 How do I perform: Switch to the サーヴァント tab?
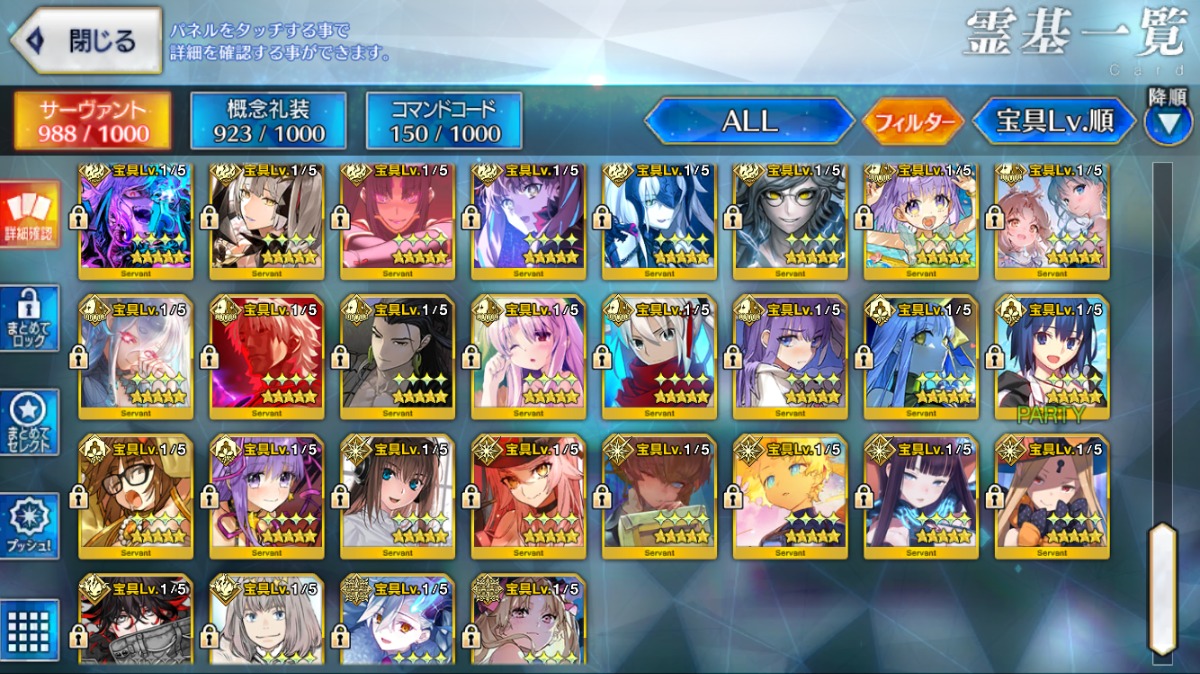point(92,122)
